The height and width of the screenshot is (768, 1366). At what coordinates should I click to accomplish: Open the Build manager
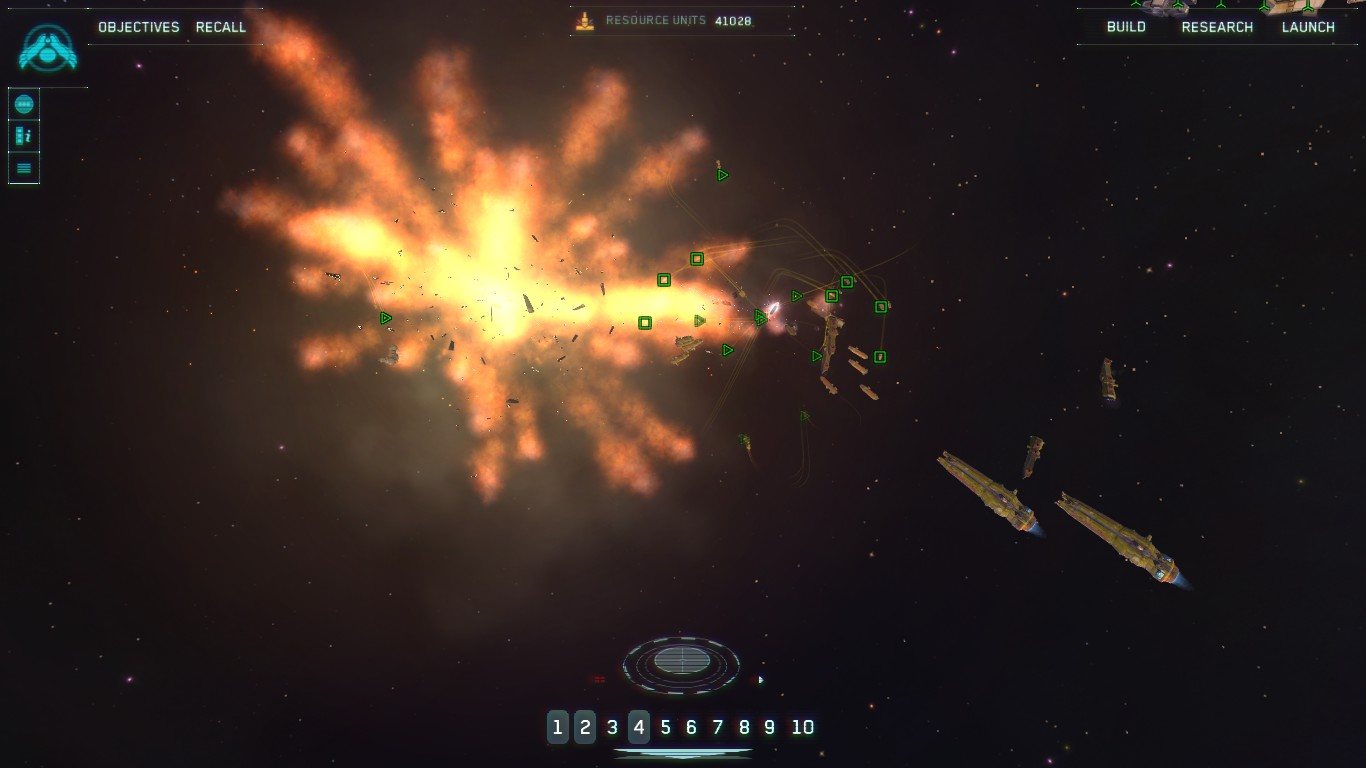1126,27
